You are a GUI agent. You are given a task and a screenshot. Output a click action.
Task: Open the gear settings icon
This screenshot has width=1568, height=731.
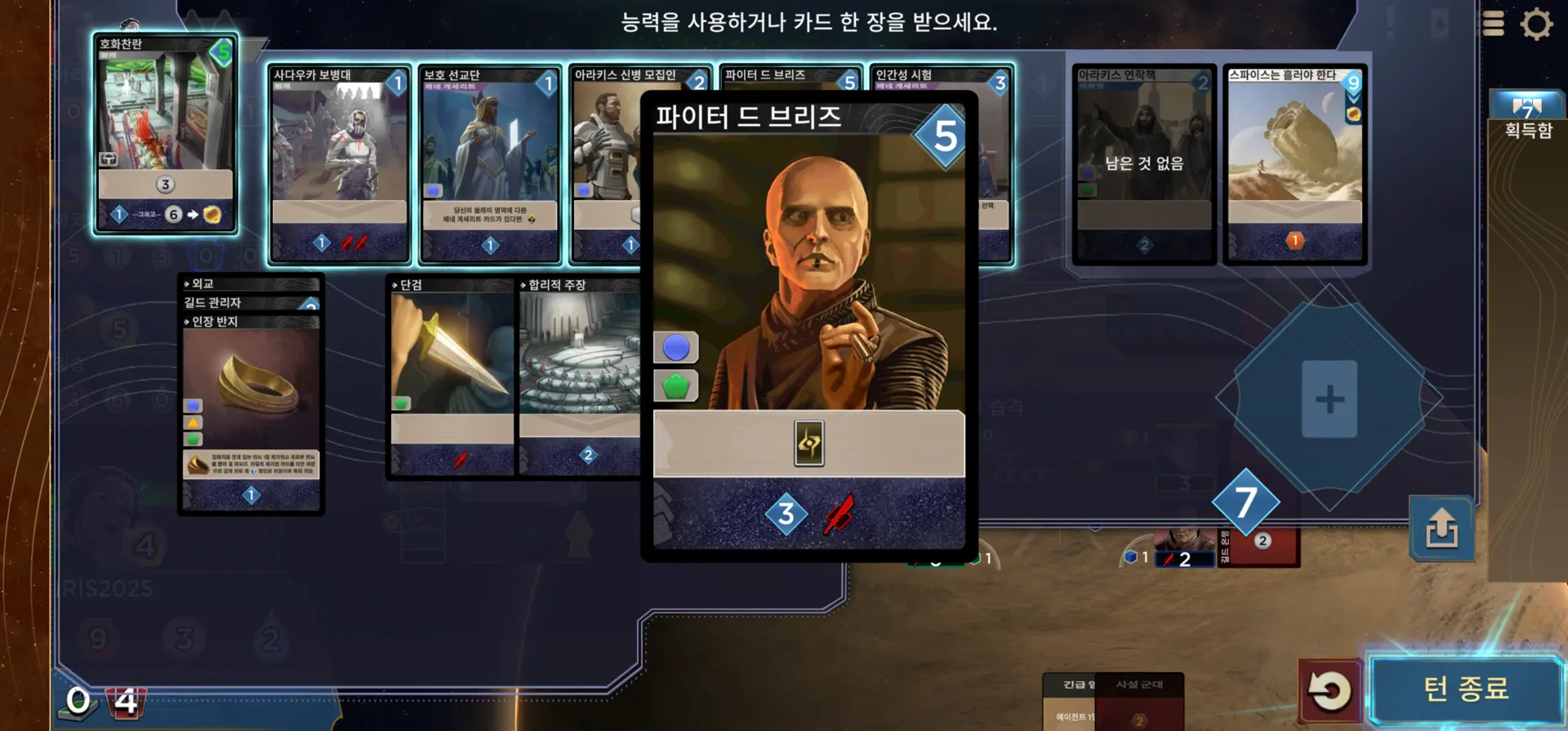1536,24
